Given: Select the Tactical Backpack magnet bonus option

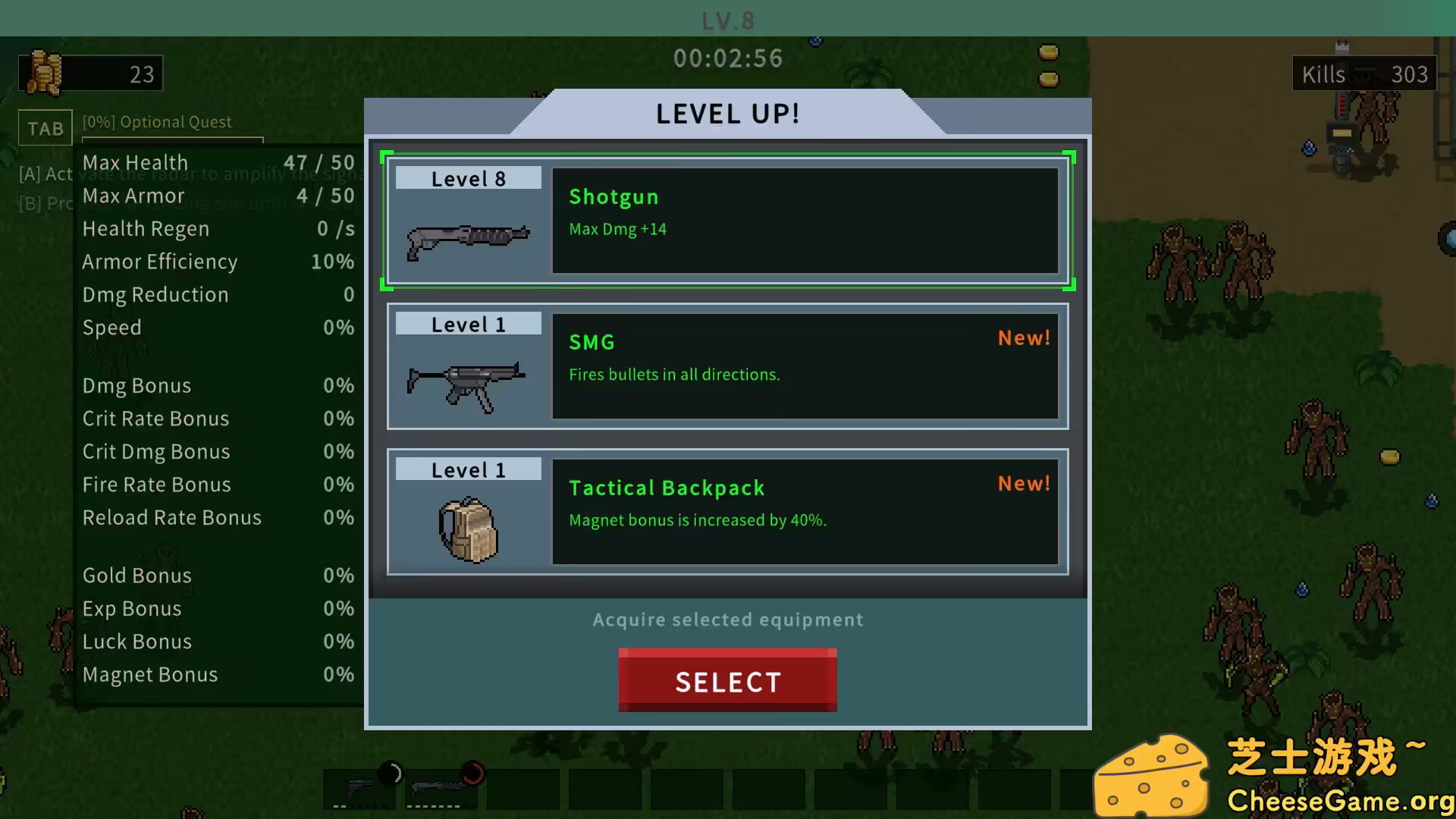Looking at the screenshot, I should pyautogui.click(x=804, y=512).
